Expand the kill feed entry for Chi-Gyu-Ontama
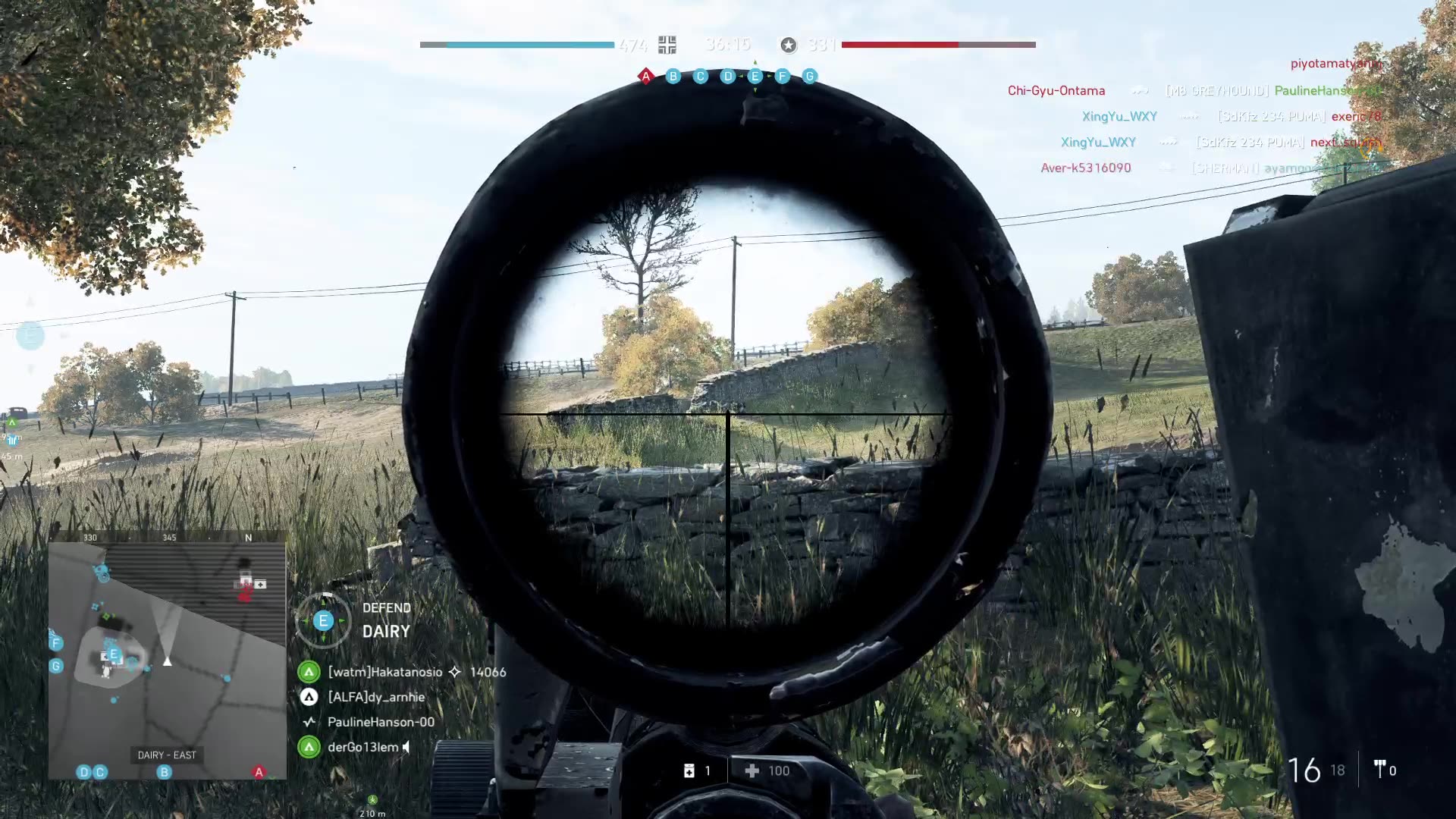The width and height of the screenshot is (1456, 819). point(1057,90)
